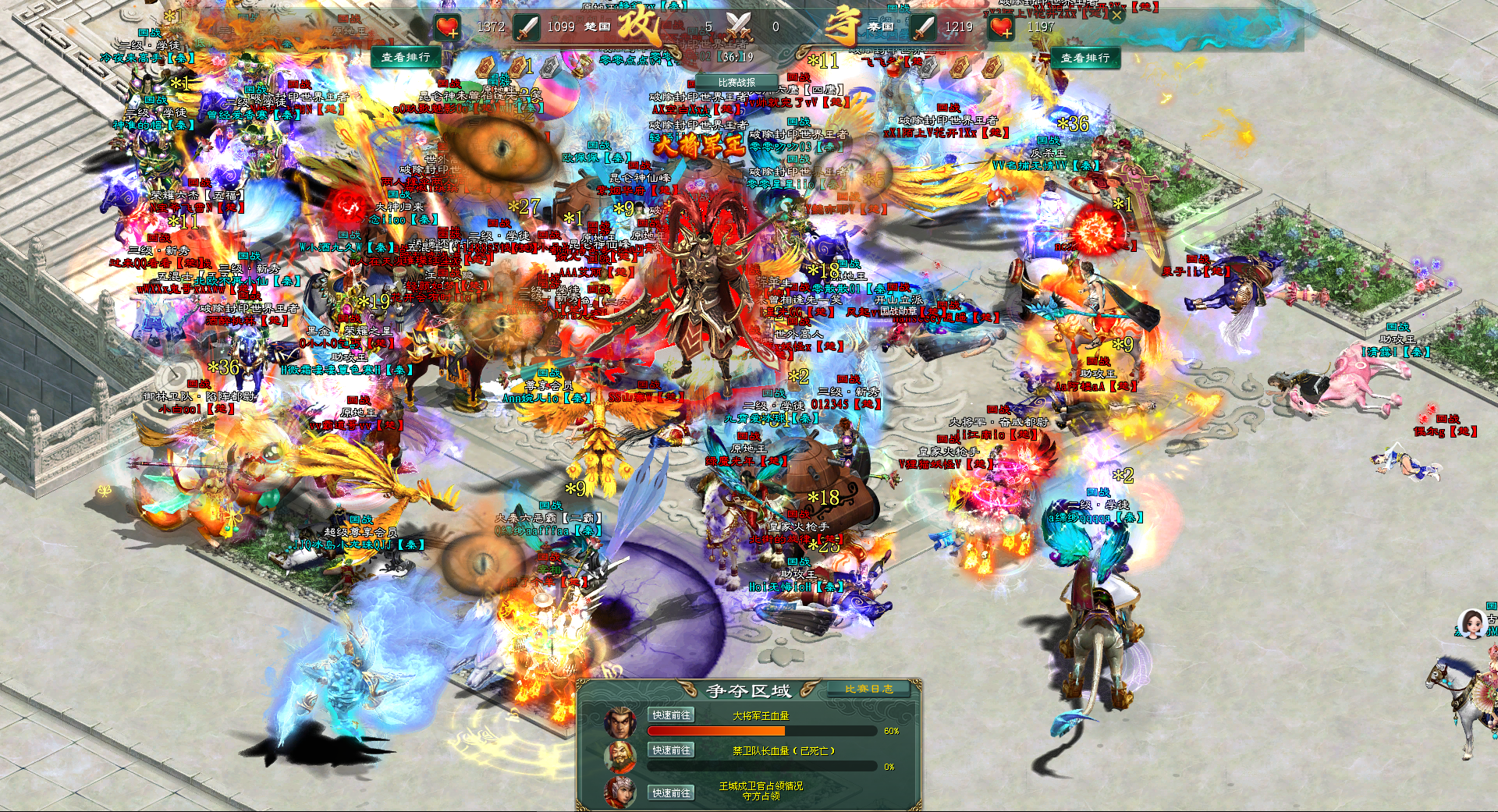Click the 禁卫队长 portrait in the panel

pos(621,757)
